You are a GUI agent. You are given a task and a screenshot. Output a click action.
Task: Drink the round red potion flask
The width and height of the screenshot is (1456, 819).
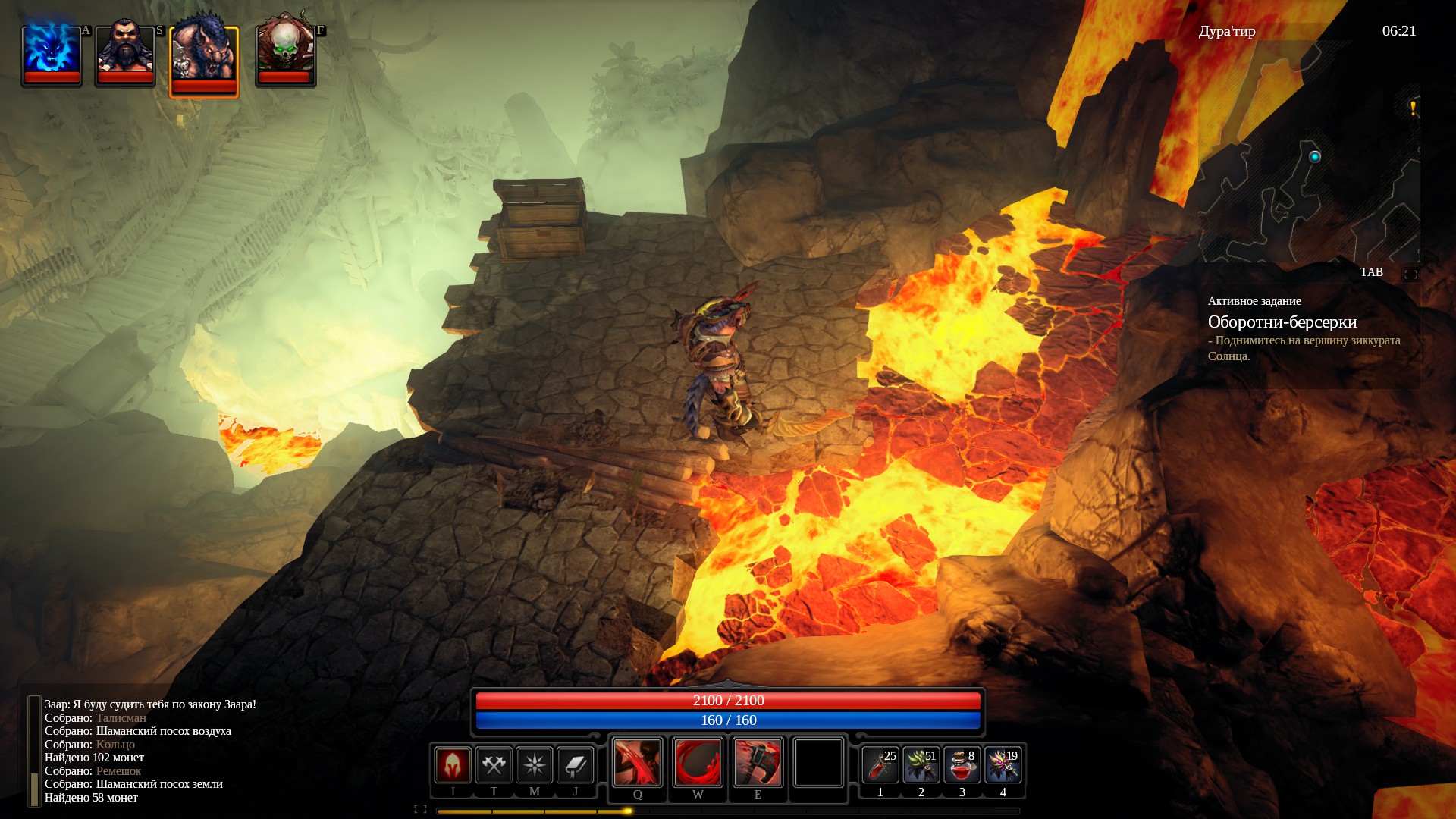[962, 765]
